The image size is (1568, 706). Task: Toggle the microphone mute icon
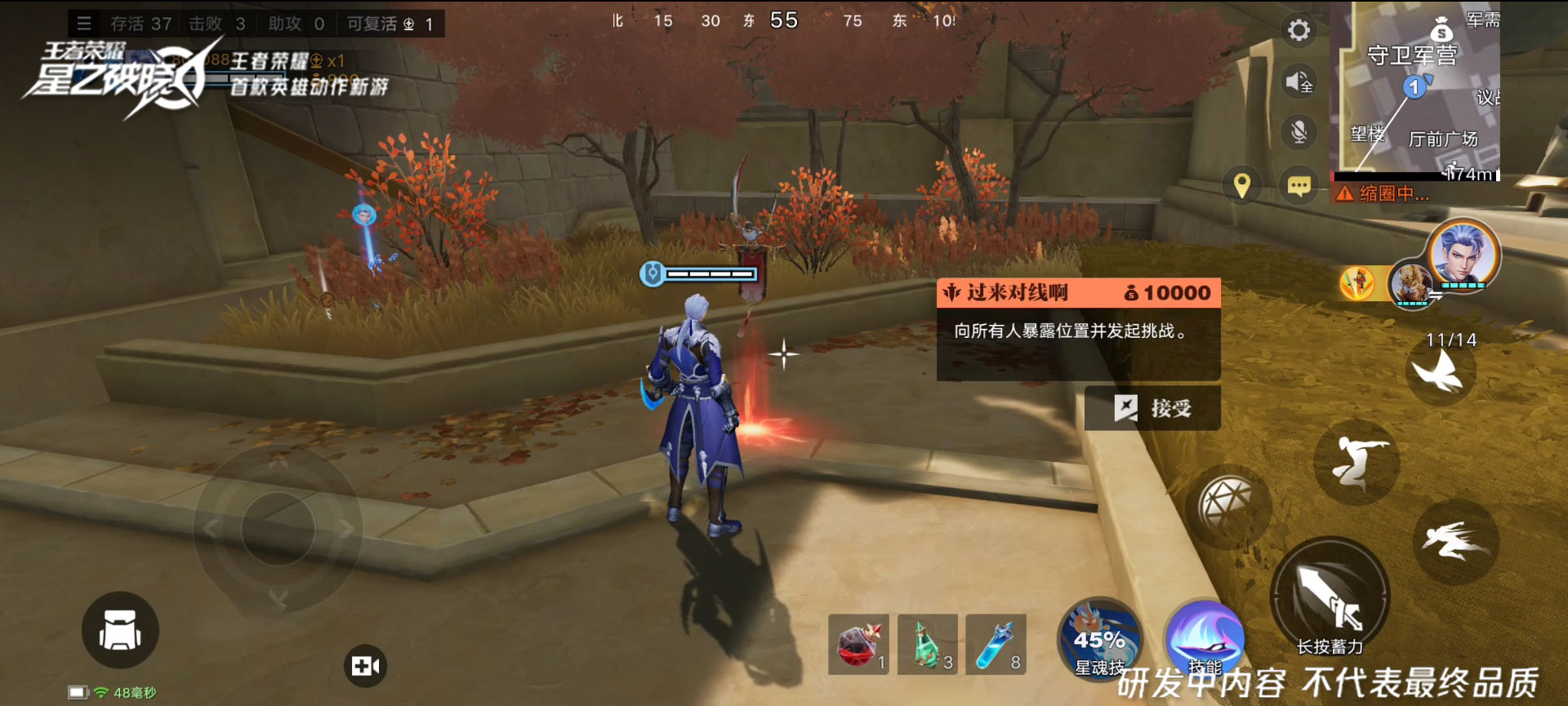click(x=1298, y=132)
